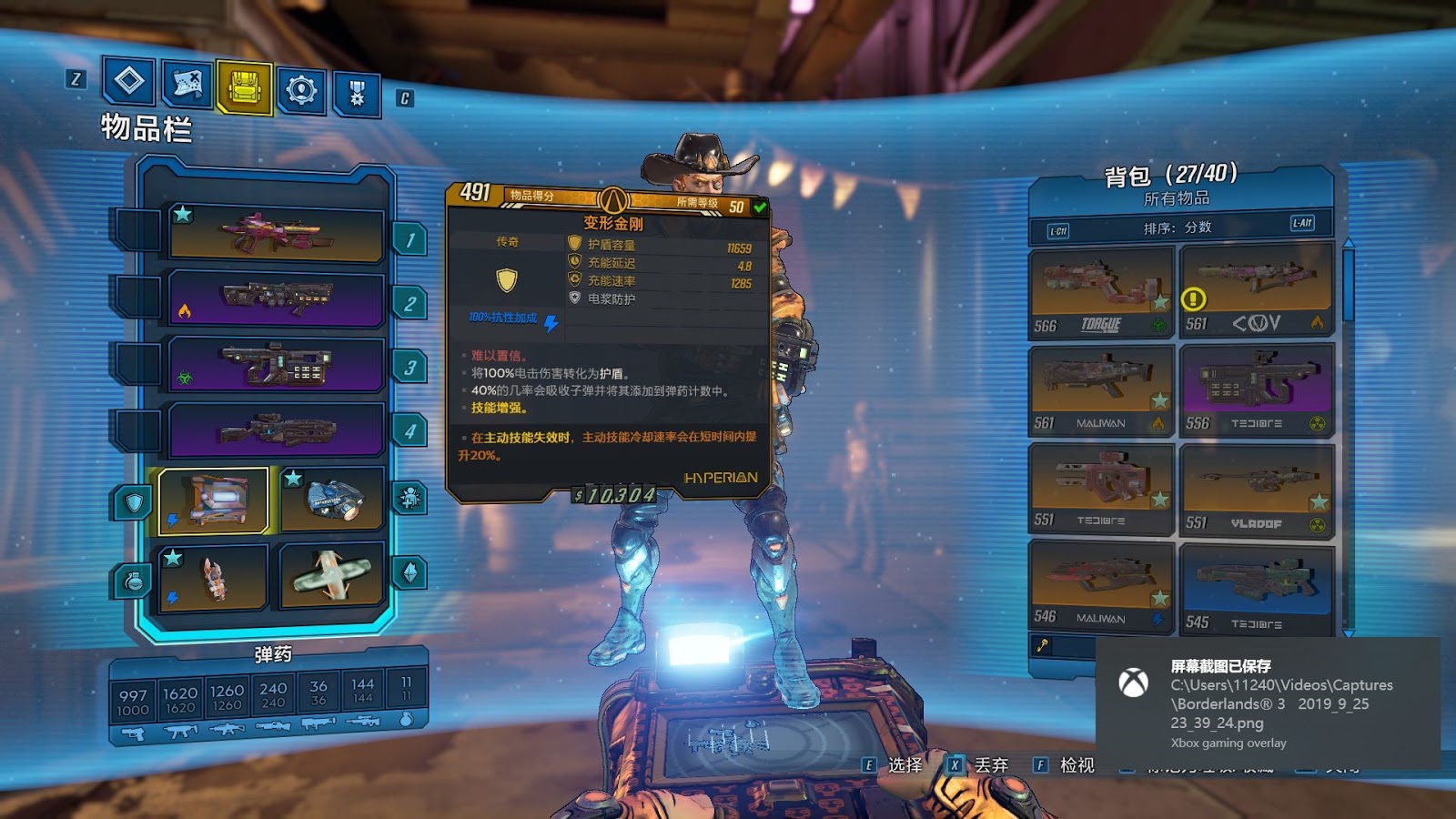The image size is (1456, 819).
Task: Open the map tab in the top menu
Action: [187, 85]
